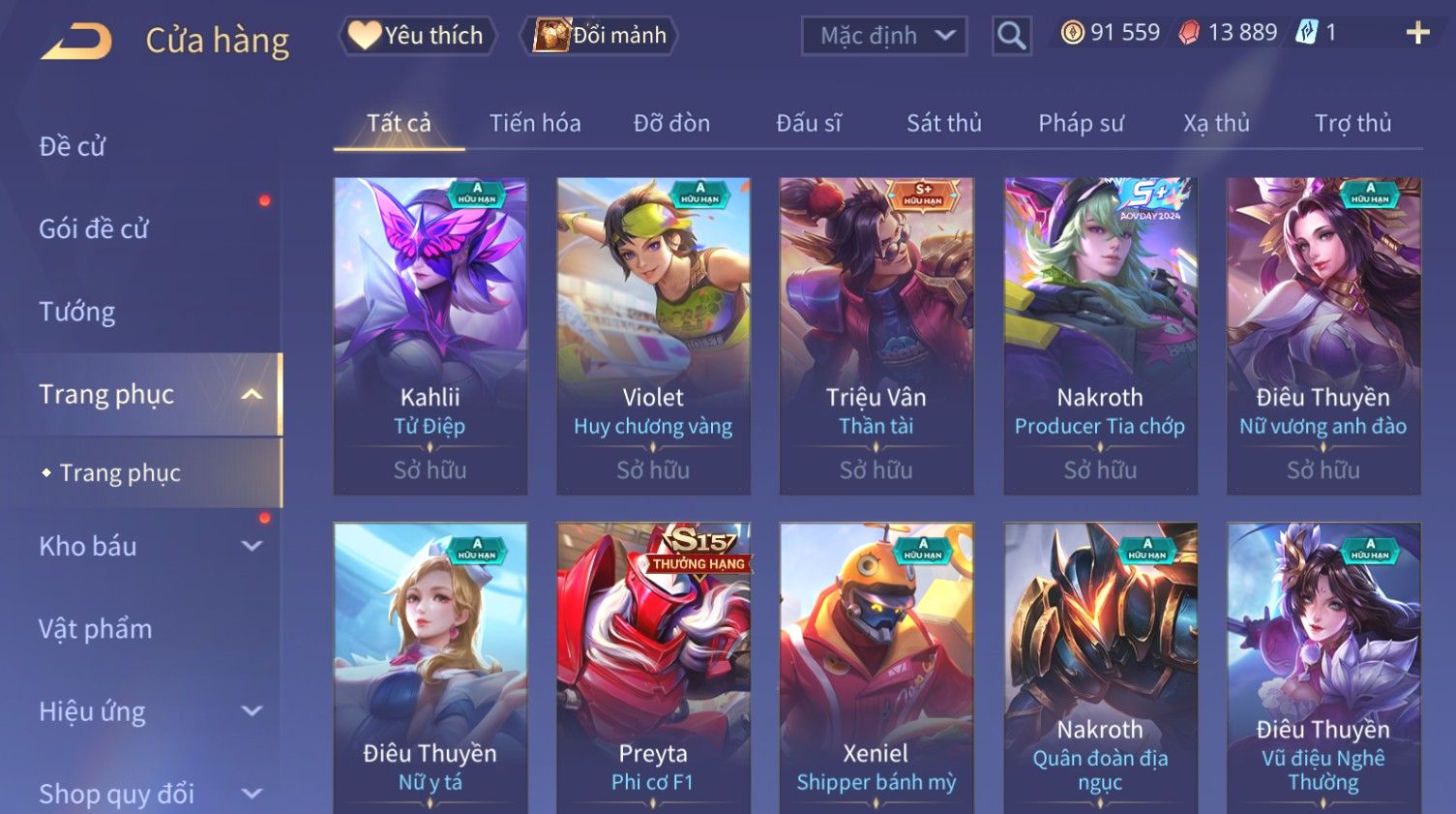
Task: View the Nakroth Producer Tia chớp skin
Action: [x=1100, y=335]
